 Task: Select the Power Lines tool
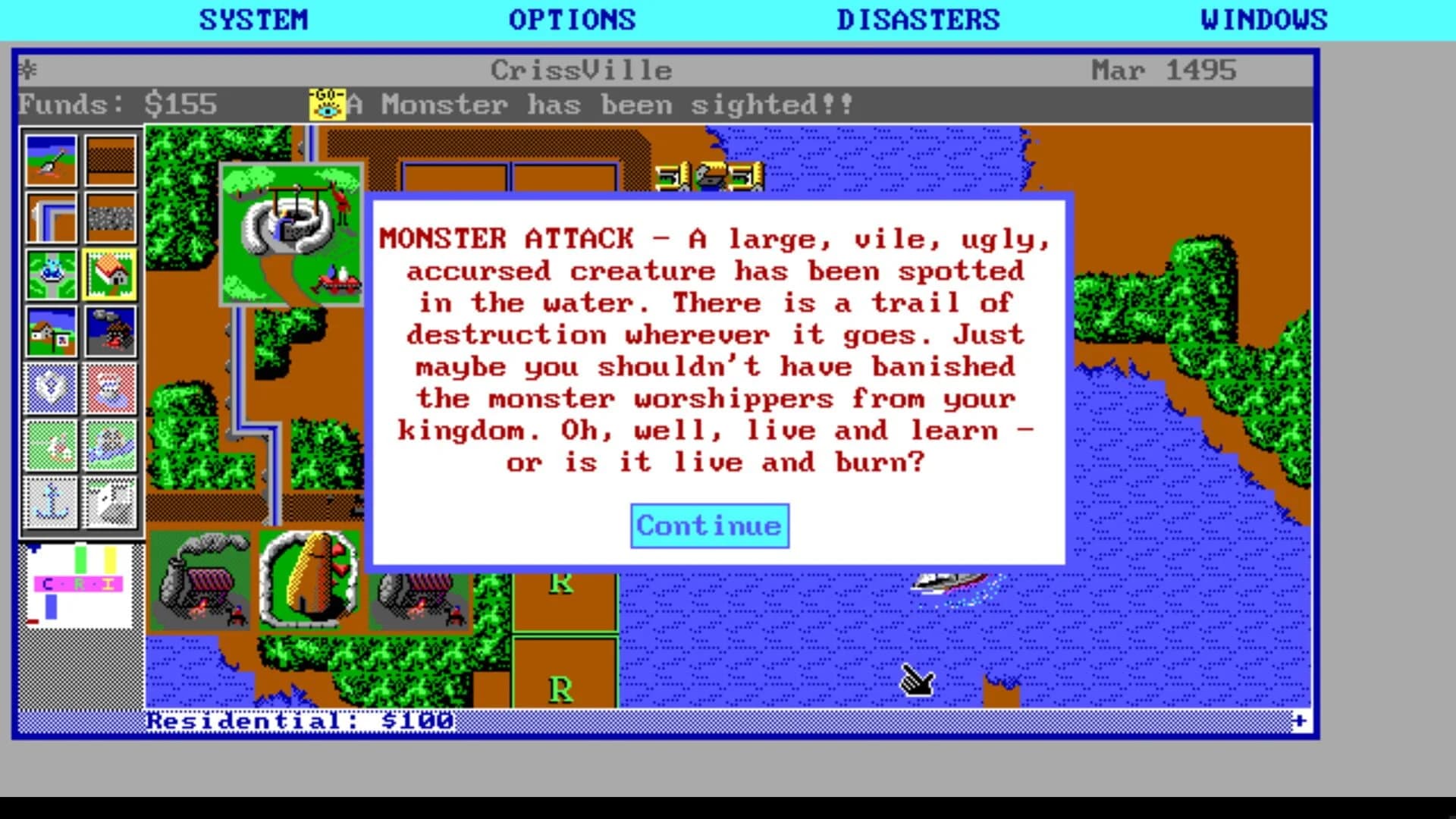51,216
